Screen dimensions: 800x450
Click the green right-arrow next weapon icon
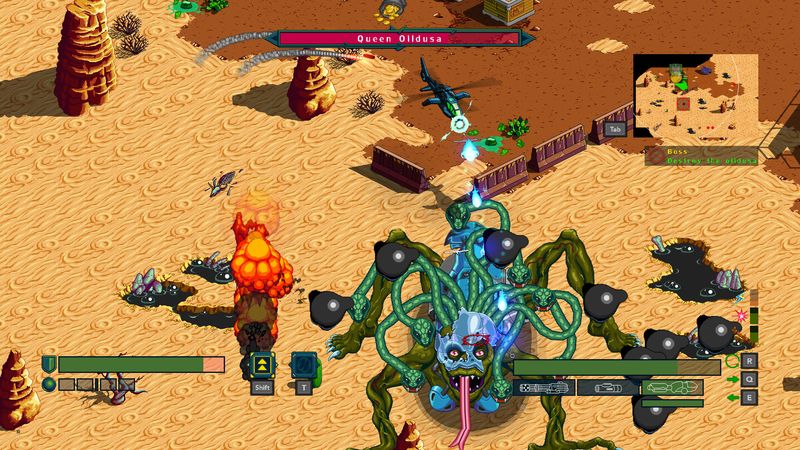click(x=733, y=379)
